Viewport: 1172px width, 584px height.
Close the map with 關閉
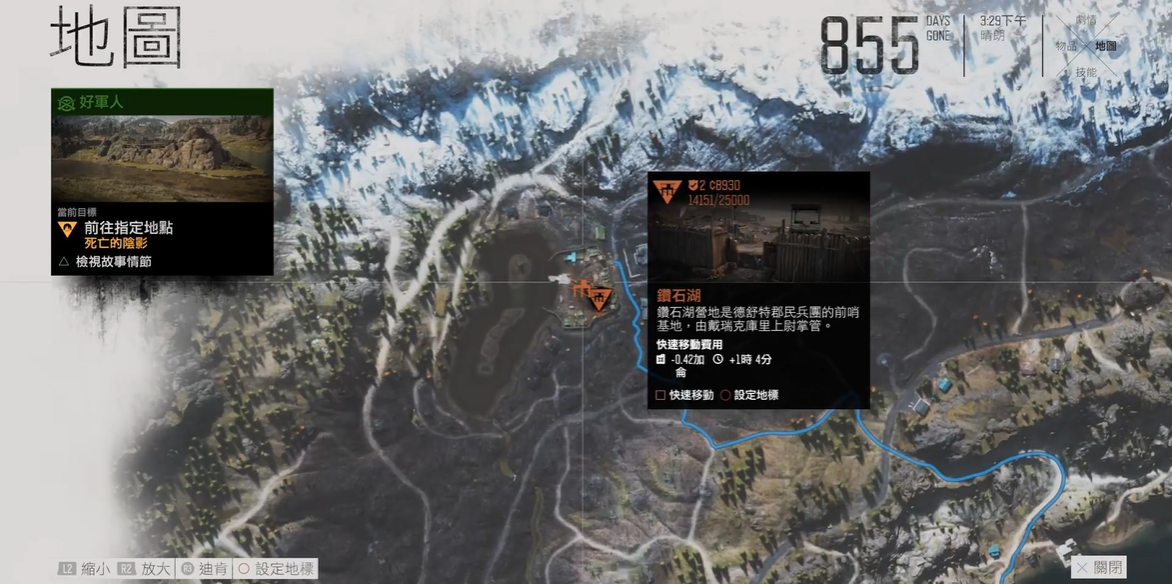click(1099, 567)
